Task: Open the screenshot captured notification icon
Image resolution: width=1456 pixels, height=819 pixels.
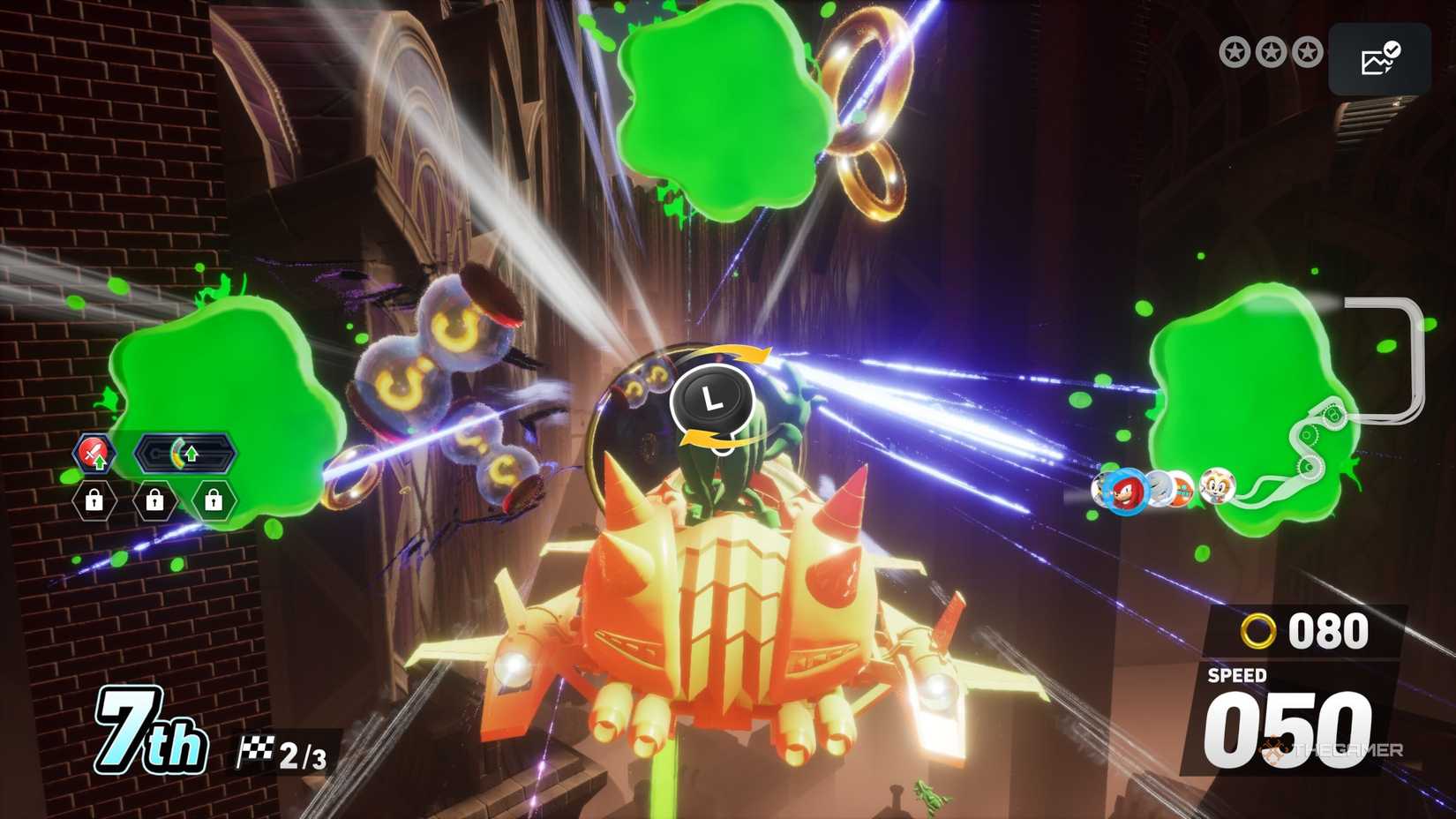Action: 1379,58
